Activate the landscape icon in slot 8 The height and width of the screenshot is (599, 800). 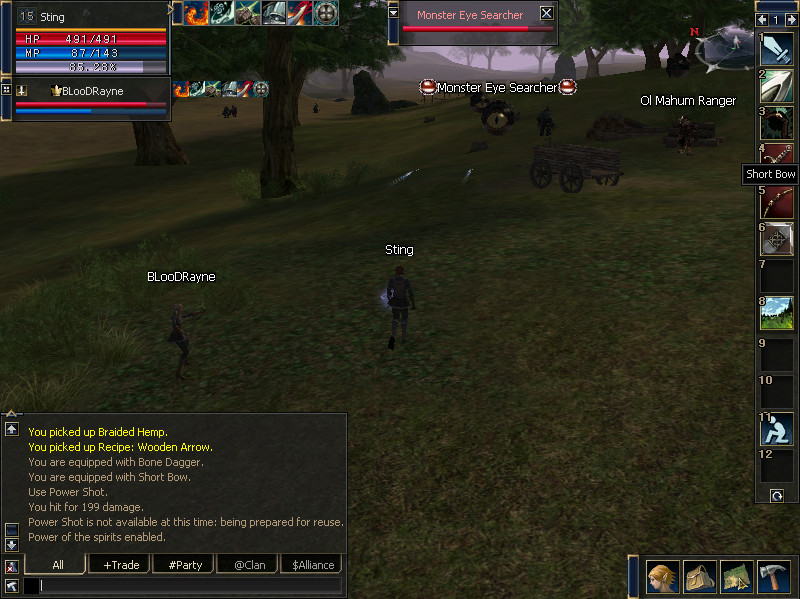[777, 314]
